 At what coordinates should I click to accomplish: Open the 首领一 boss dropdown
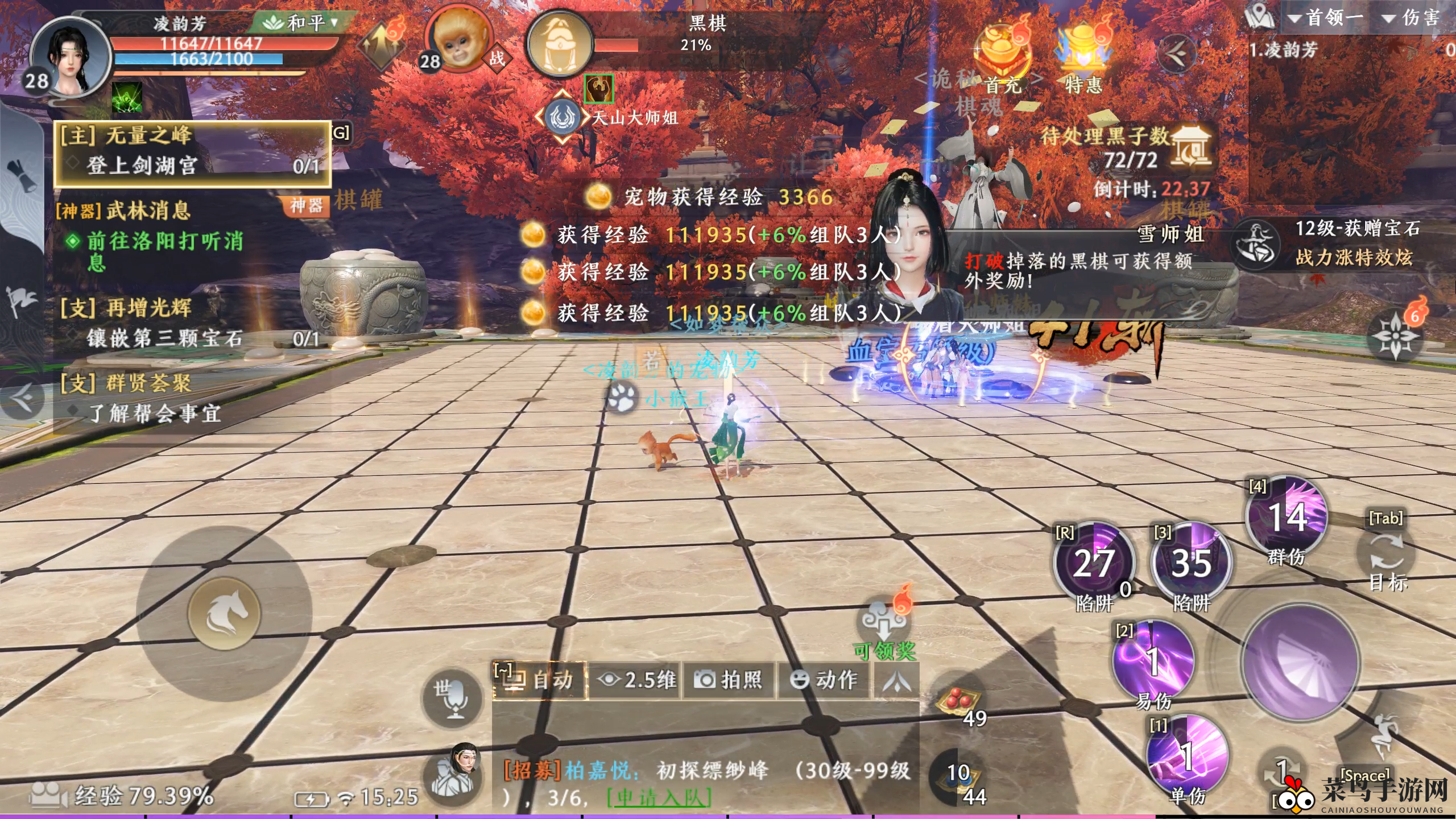pyautogui.click(x=1325, y=18)
